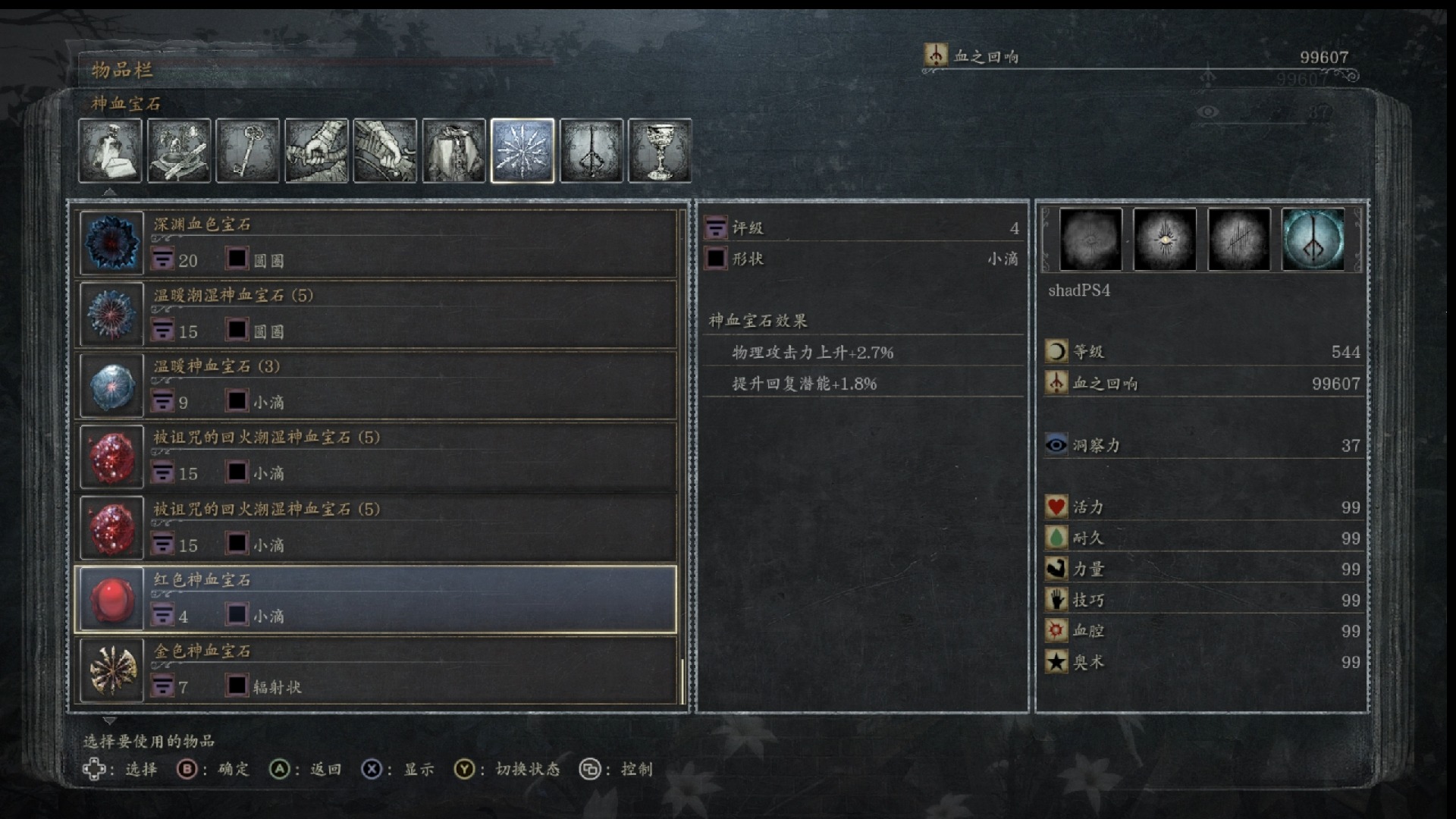The height and width of the screenshot is (819, 1456).
Task: Select the glowing blue hunter rune slot
Action: pos(1313,240)
